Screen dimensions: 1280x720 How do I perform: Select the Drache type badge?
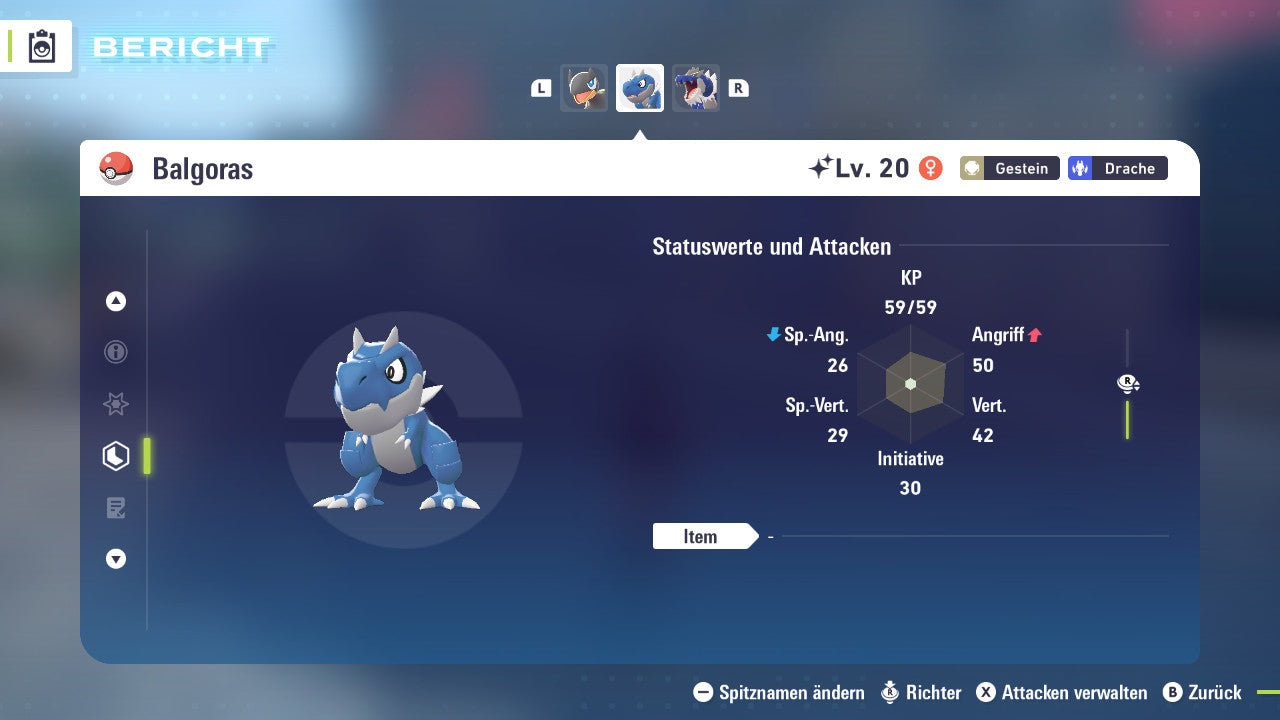pyautogui.click(x=1117, y=168)
